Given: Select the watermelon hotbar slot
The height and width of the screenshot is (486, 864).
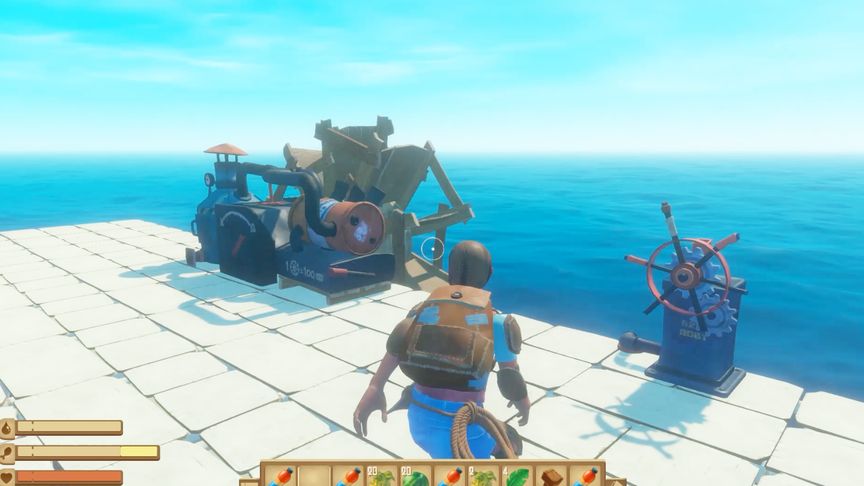Looking at the screenshot, I should [416, 476].
